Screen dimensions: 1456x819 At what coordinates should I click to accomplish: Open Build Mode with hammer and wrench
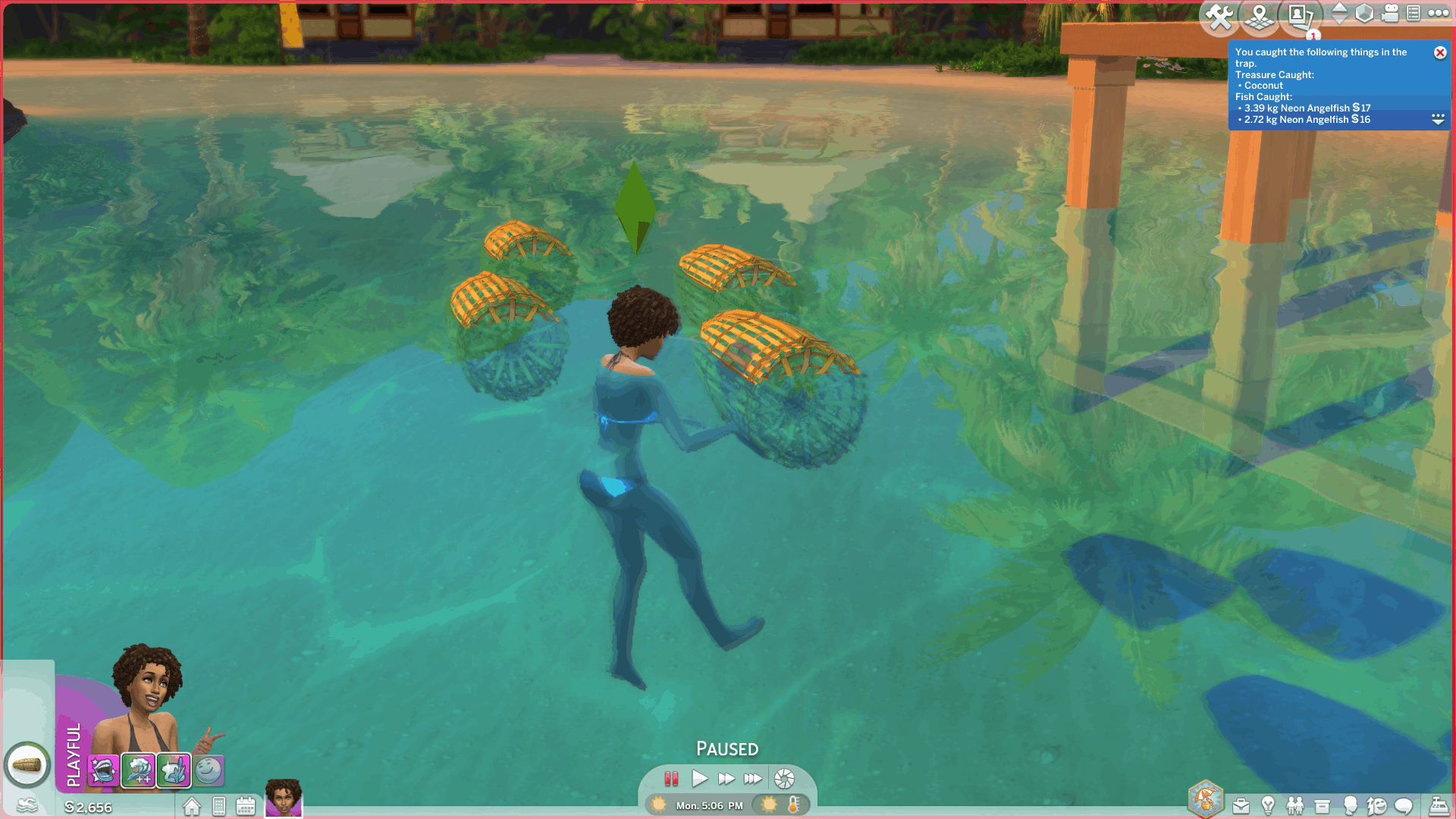coord(1219,16)
